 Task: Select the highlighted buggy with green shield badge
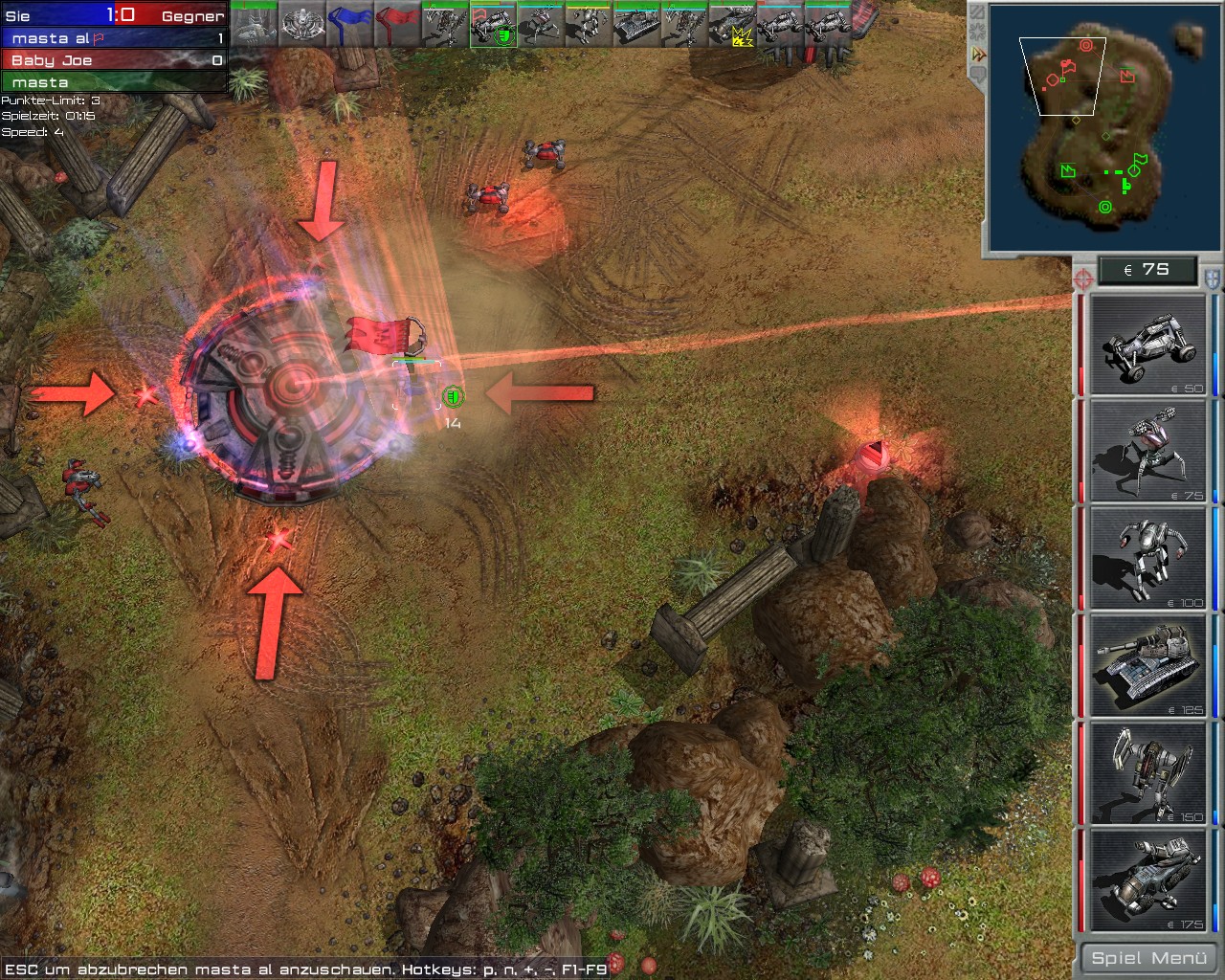tap(493, 25)
